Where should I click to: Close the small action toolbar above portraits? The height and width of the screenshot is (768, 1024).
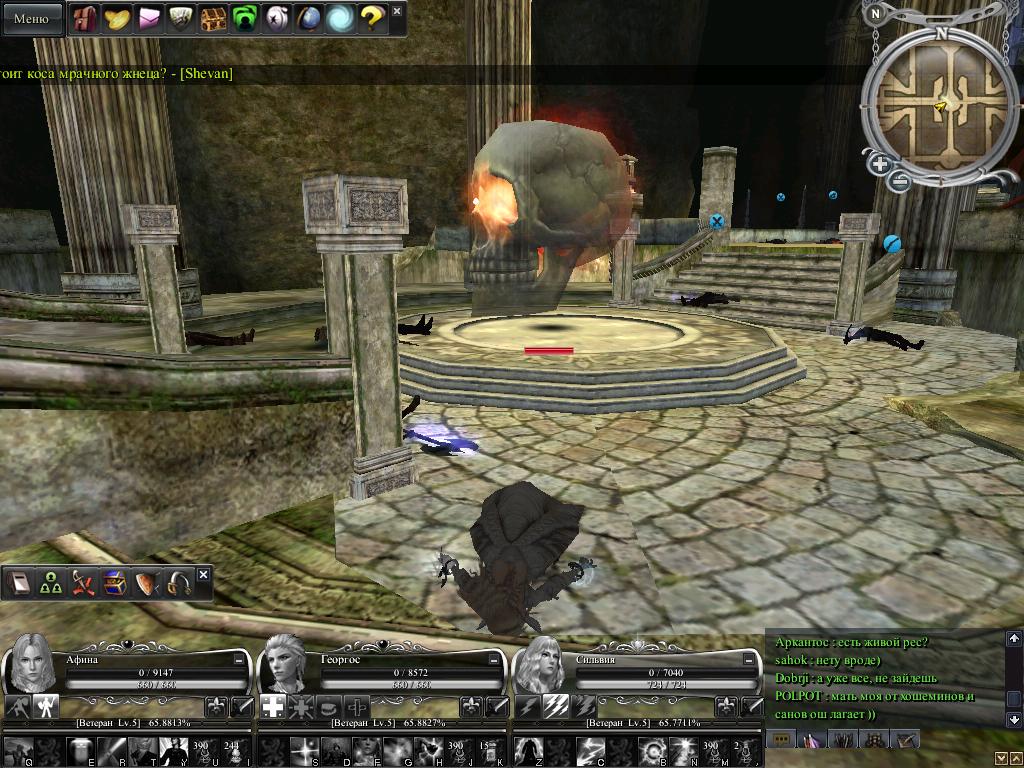203,575
